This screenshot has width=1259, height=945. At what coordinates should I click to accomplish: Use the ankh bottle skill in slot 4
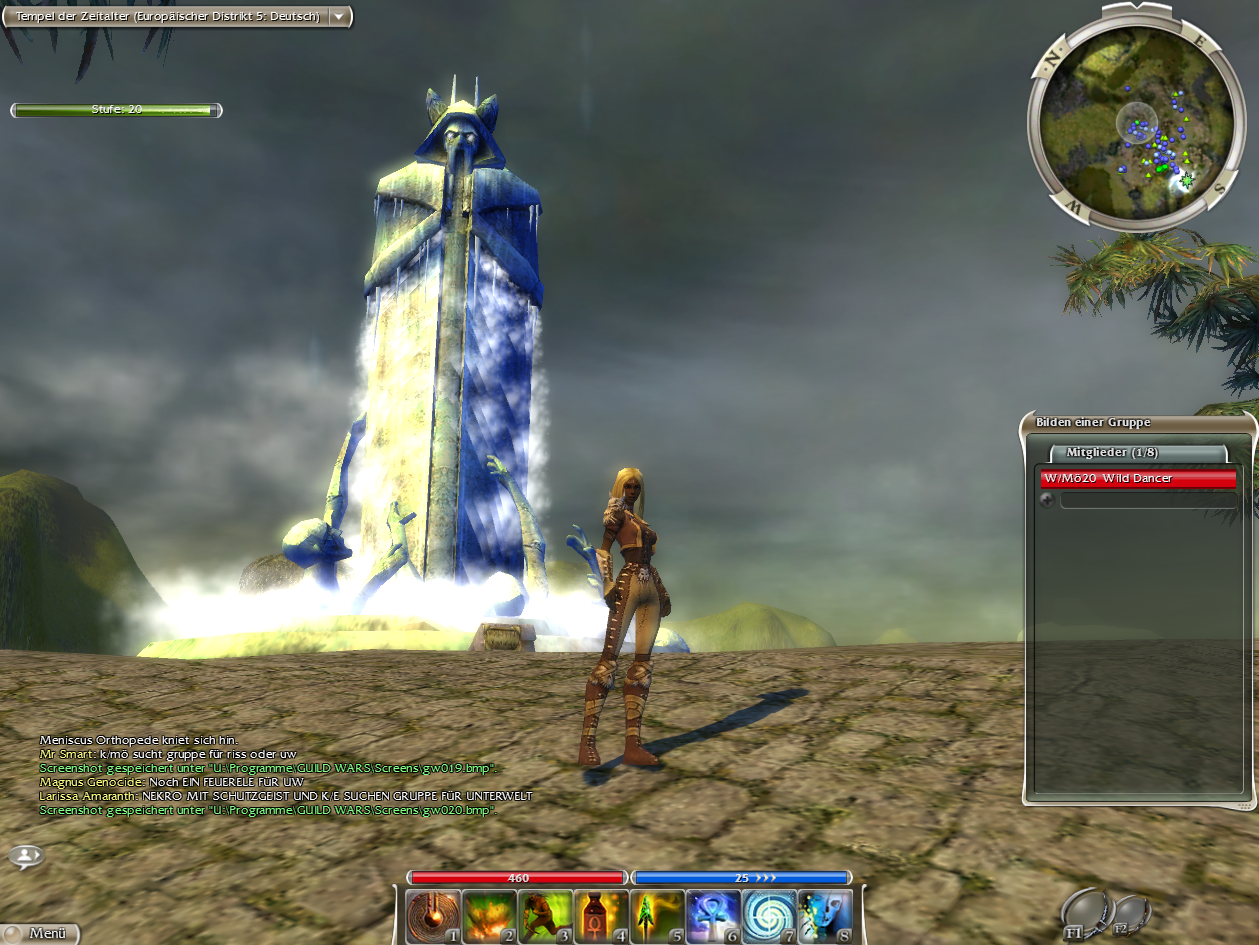pyautogui.click(x=602, y=916)
